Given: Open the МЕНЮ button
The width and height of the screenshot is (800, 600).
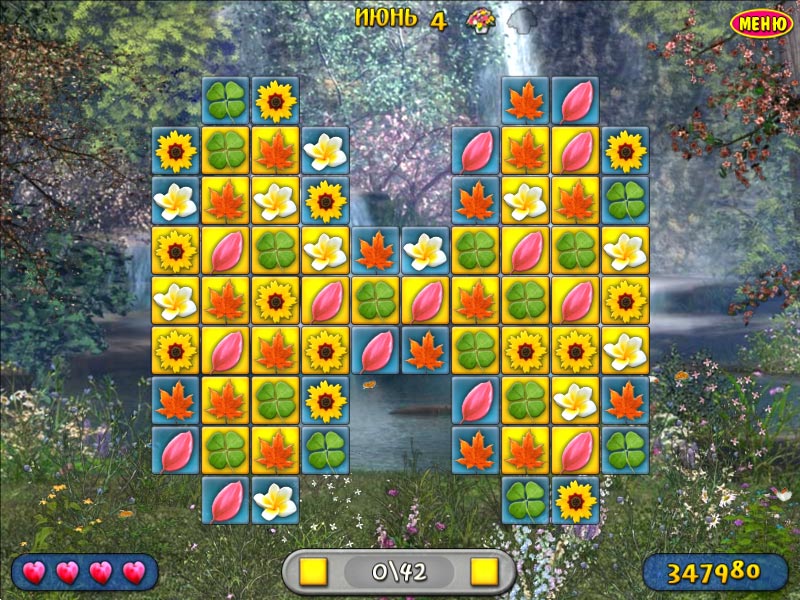Looking at the screenshot, I should point(763,23).
